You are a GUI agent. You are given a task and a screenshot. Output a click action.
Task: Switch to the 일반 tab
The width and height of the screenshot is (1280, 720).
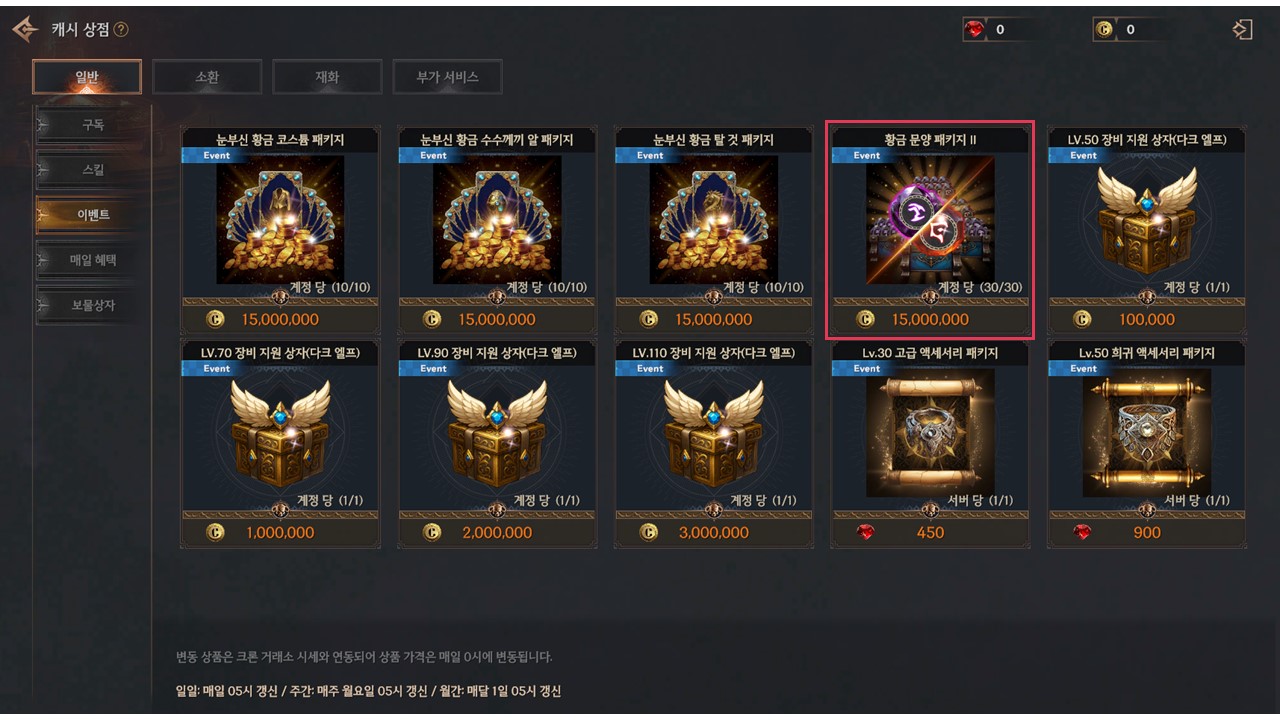pyautogui.click(x=87, y=77)
